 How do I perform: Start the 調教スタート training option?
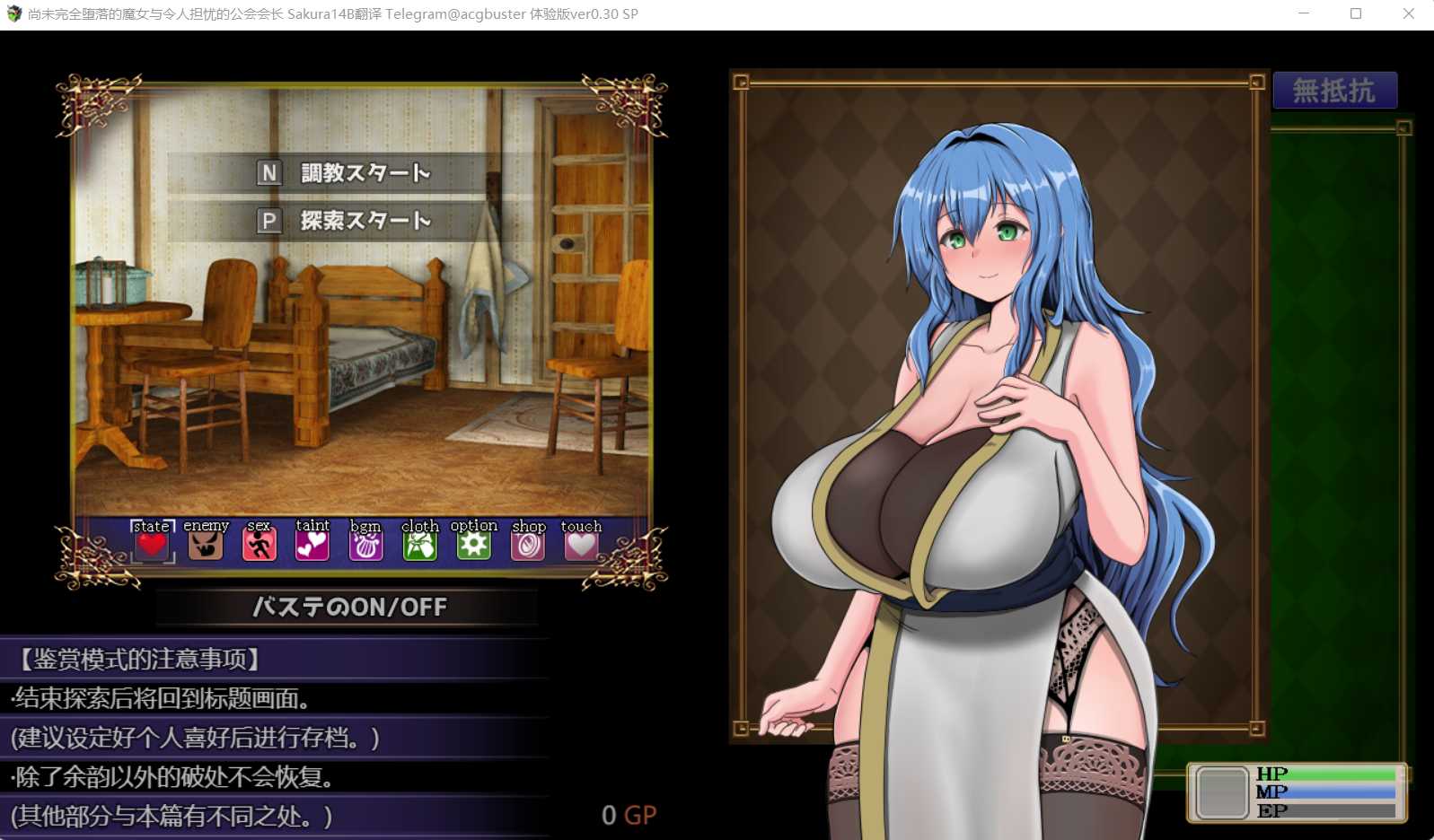[x=350, y=172]
